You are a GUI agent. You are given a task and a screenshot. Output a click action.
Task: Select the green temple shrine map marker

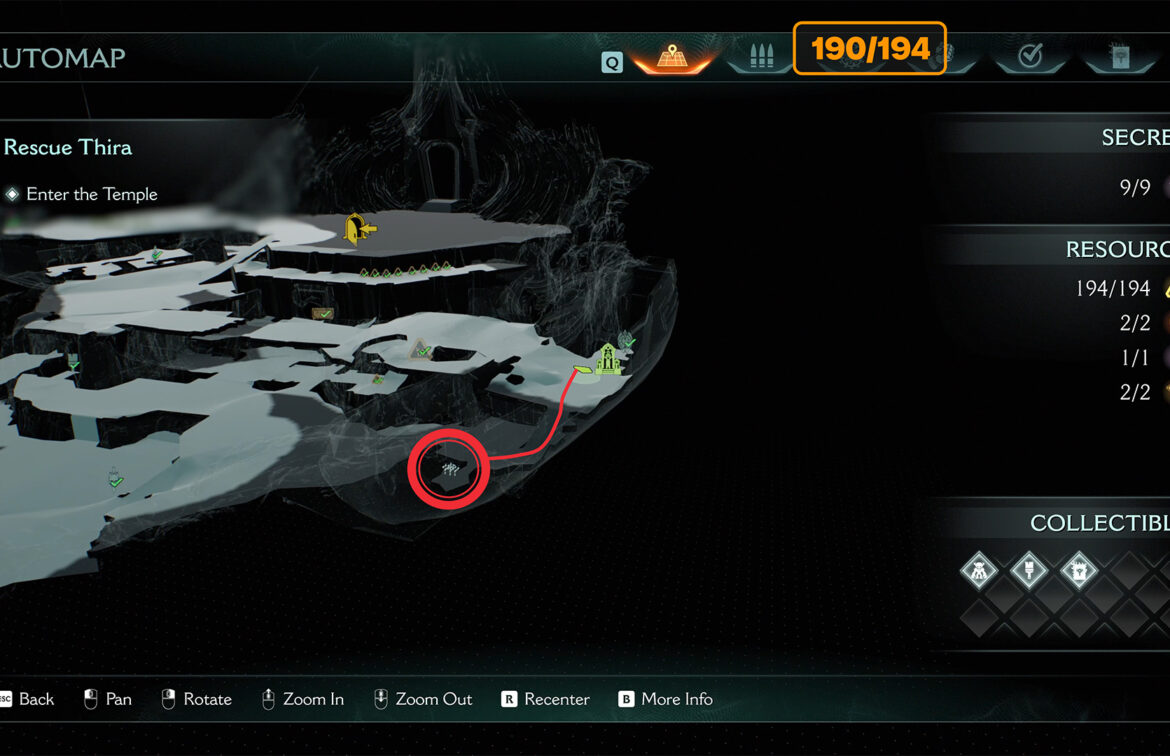click(x=607, y=359)
